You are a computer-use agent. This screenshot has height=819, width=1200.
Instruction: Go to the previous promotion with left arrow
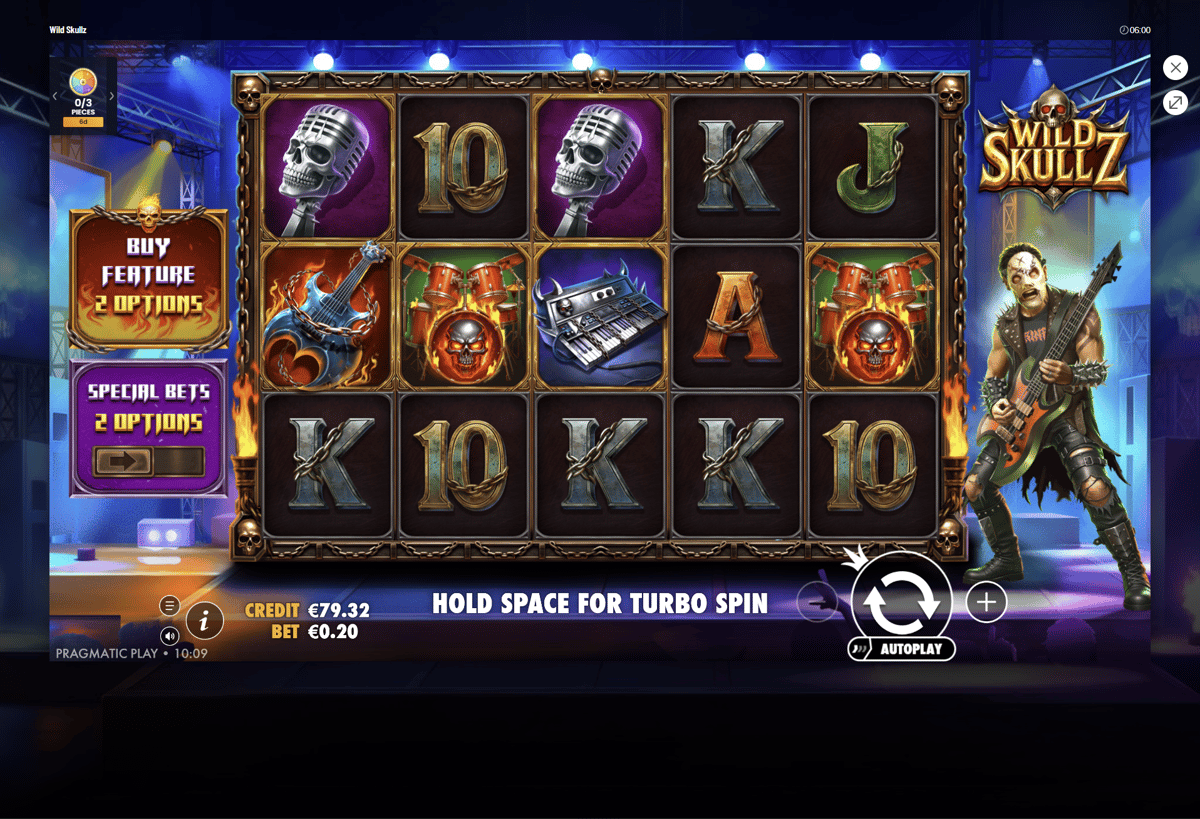click(x=55, y=96)
